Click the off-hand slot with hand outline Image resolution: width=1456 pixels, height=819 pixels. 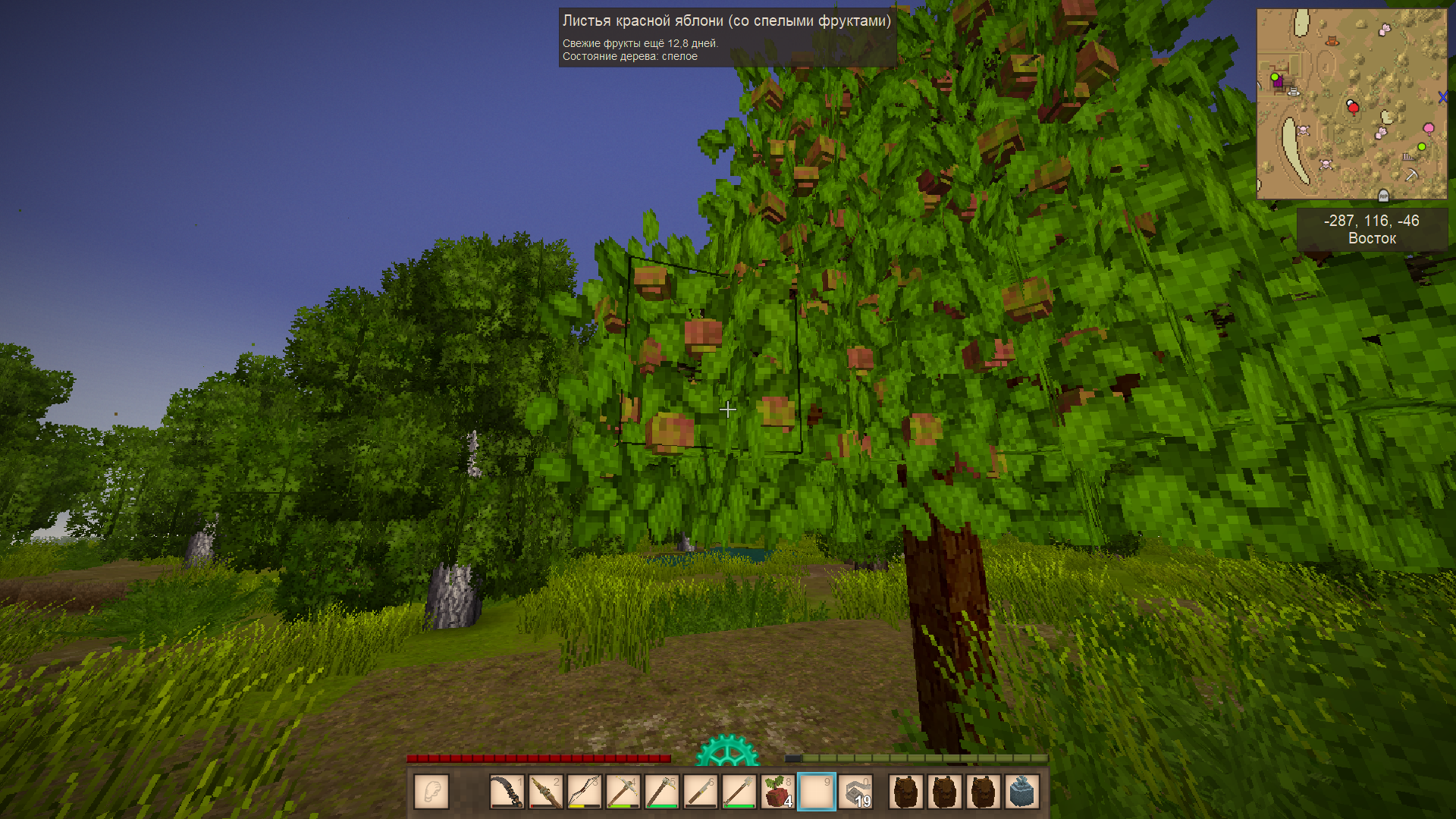[431, 792]
